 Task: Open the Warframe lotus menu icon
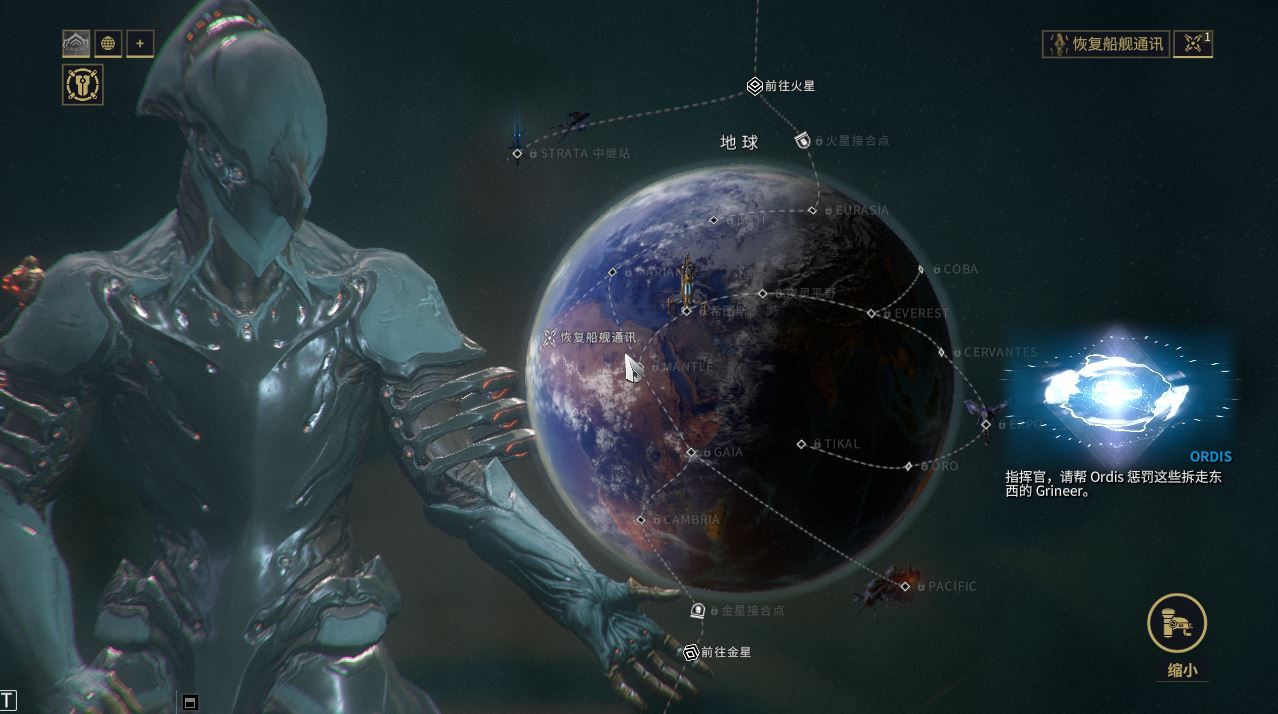click(77, 43)
